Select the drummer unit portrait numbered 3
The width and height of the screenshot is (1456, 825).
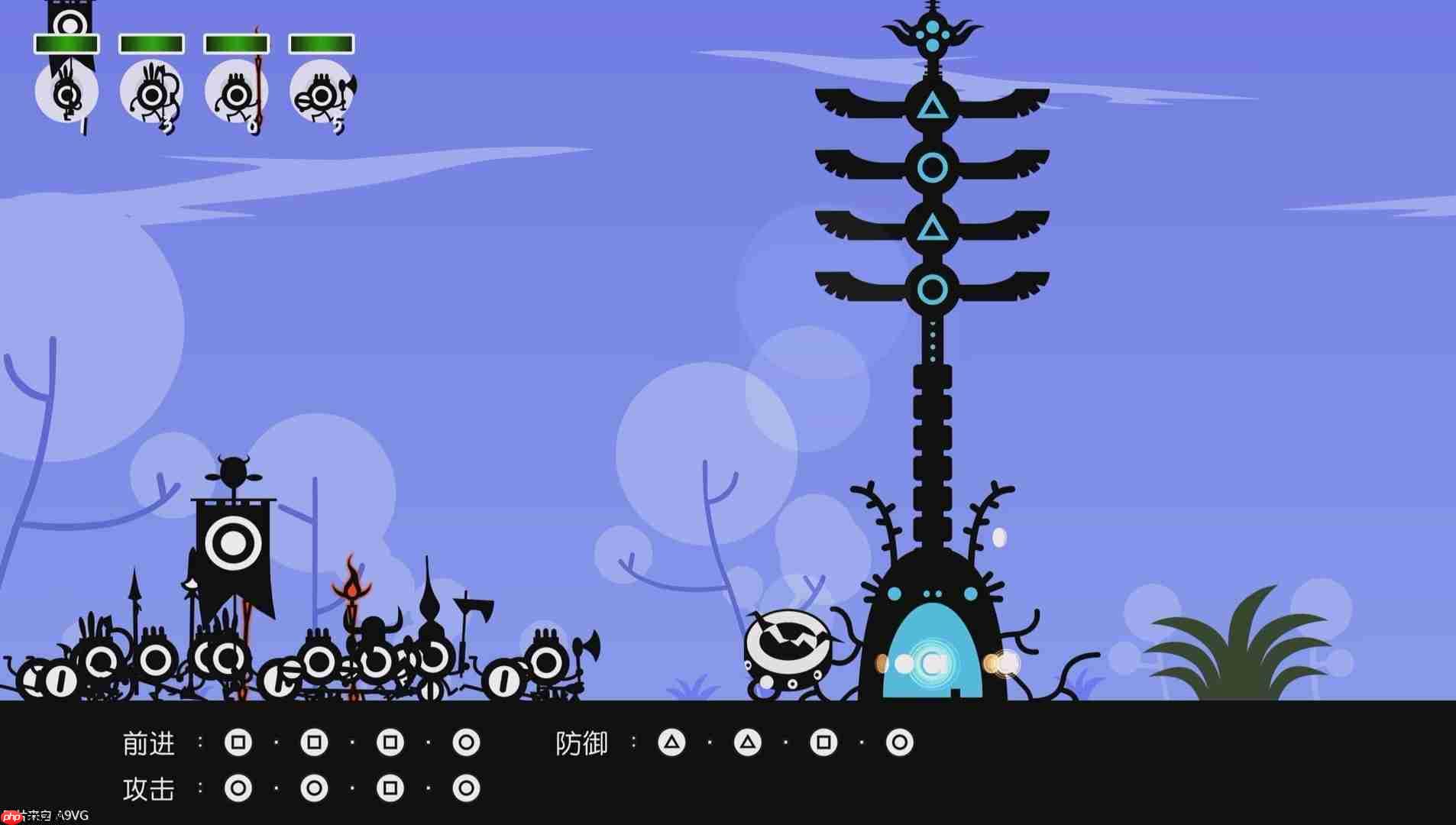pos(153,93)
